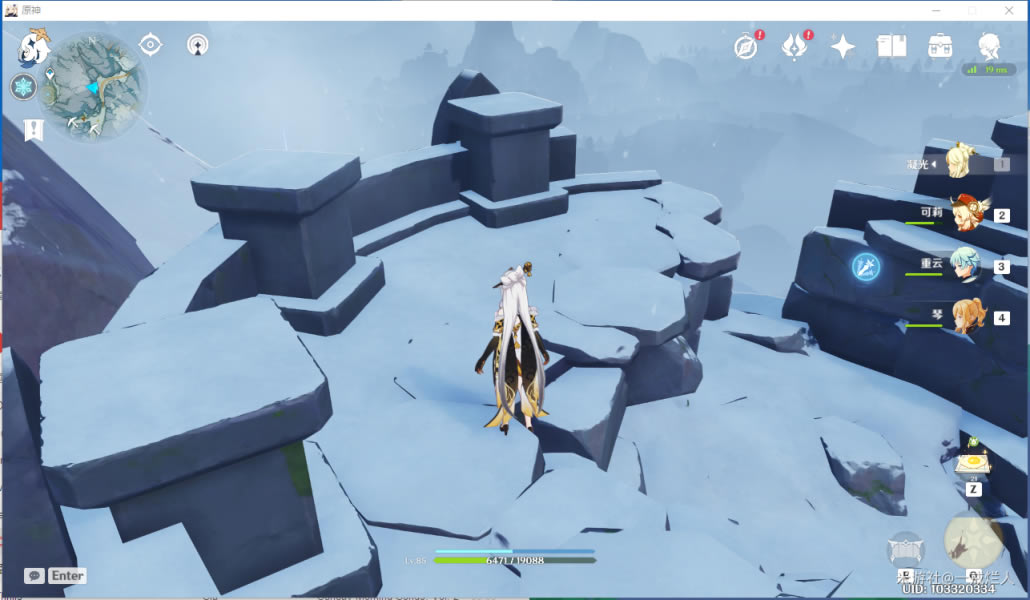Use the fried egg food gadget
This screenshot has height=600, width=1030.
[x=972, y=464]
